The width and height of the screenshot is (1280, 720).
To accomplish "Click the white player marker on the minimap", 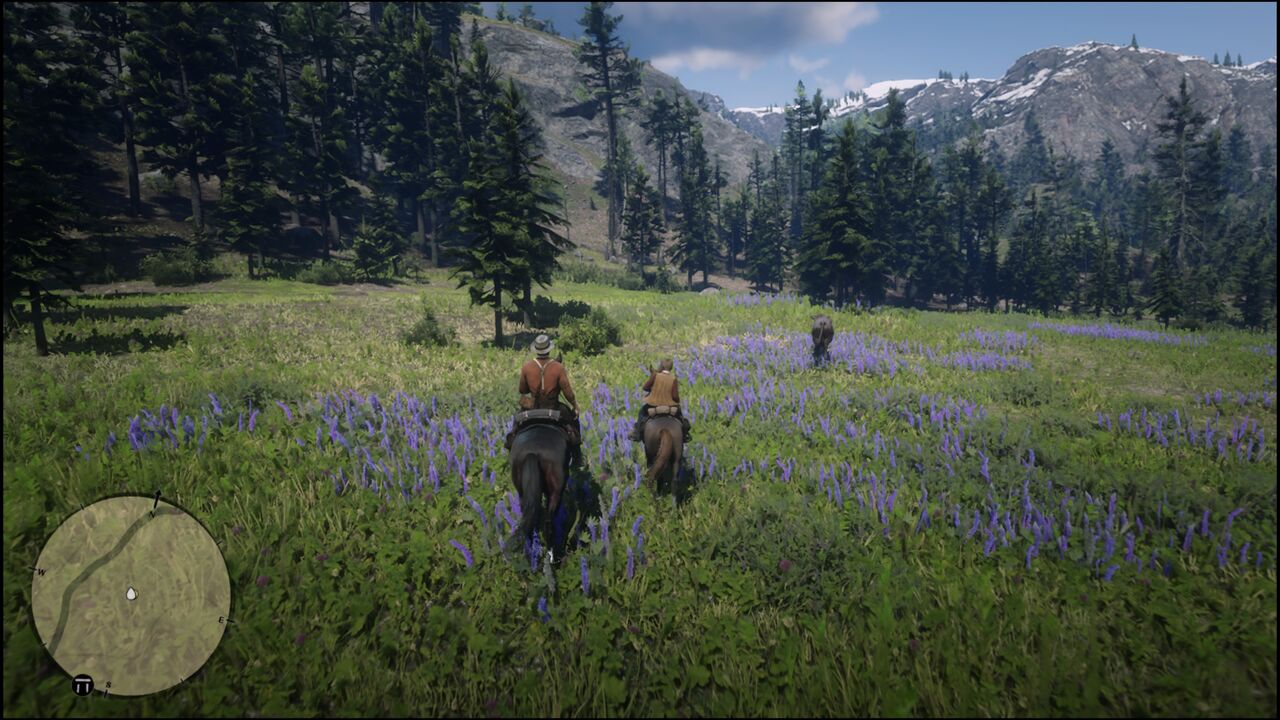I will point(131,594).
